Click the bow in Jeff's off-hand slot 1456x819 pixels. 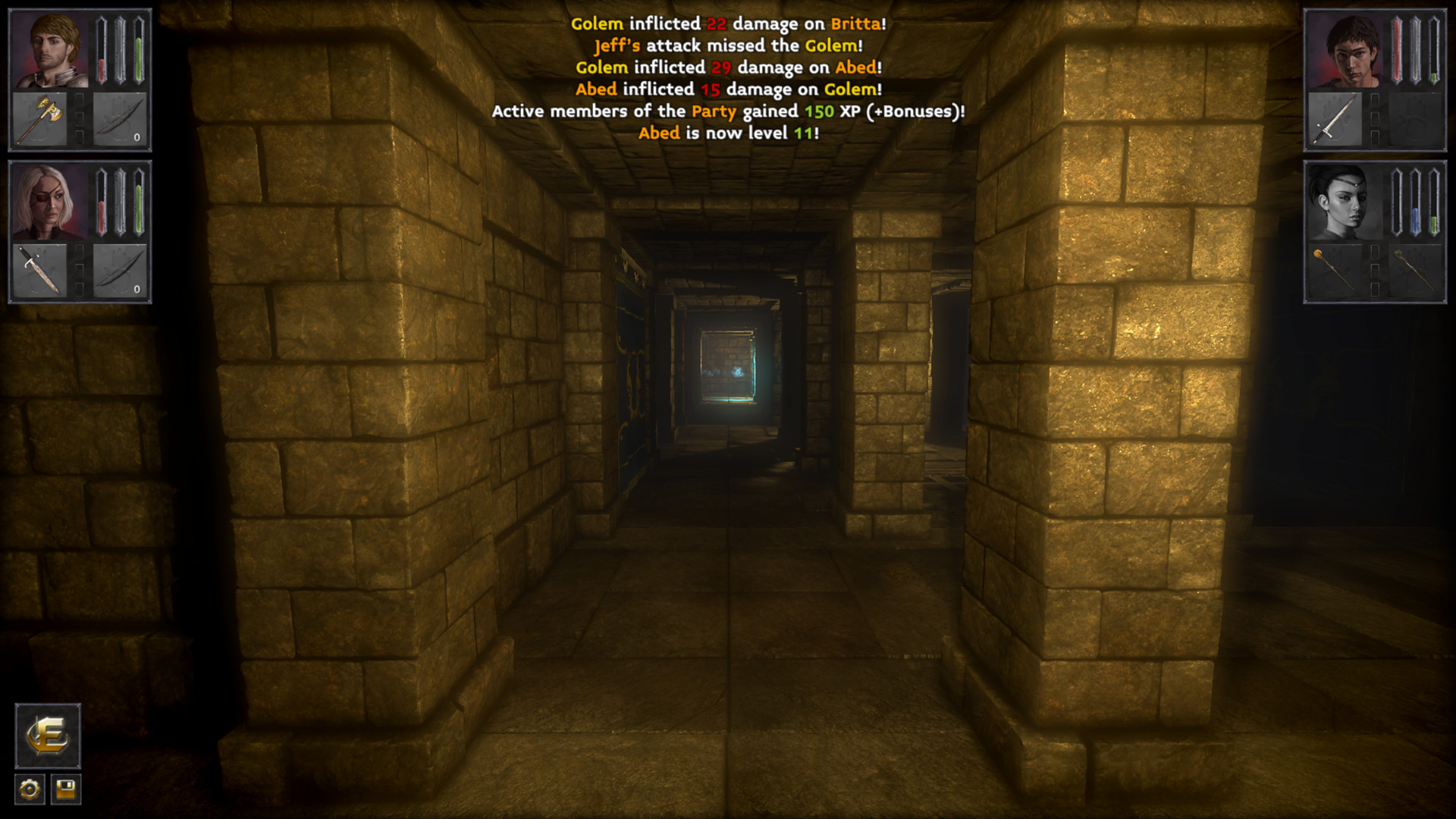point(120,118)
